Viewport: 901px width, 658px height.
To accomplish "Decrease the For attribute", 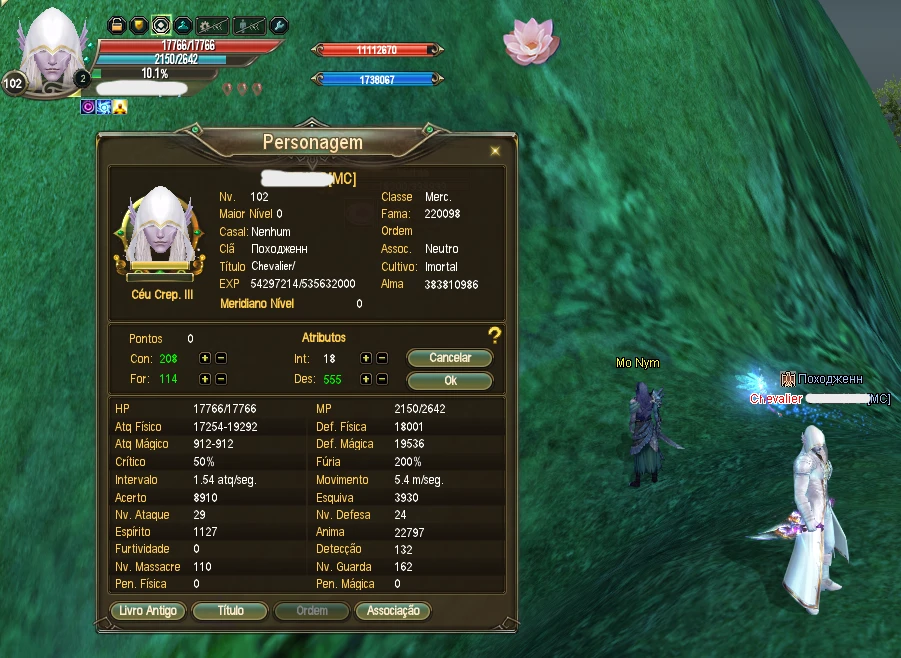I will pyautogui.click(x=221, y=379).
